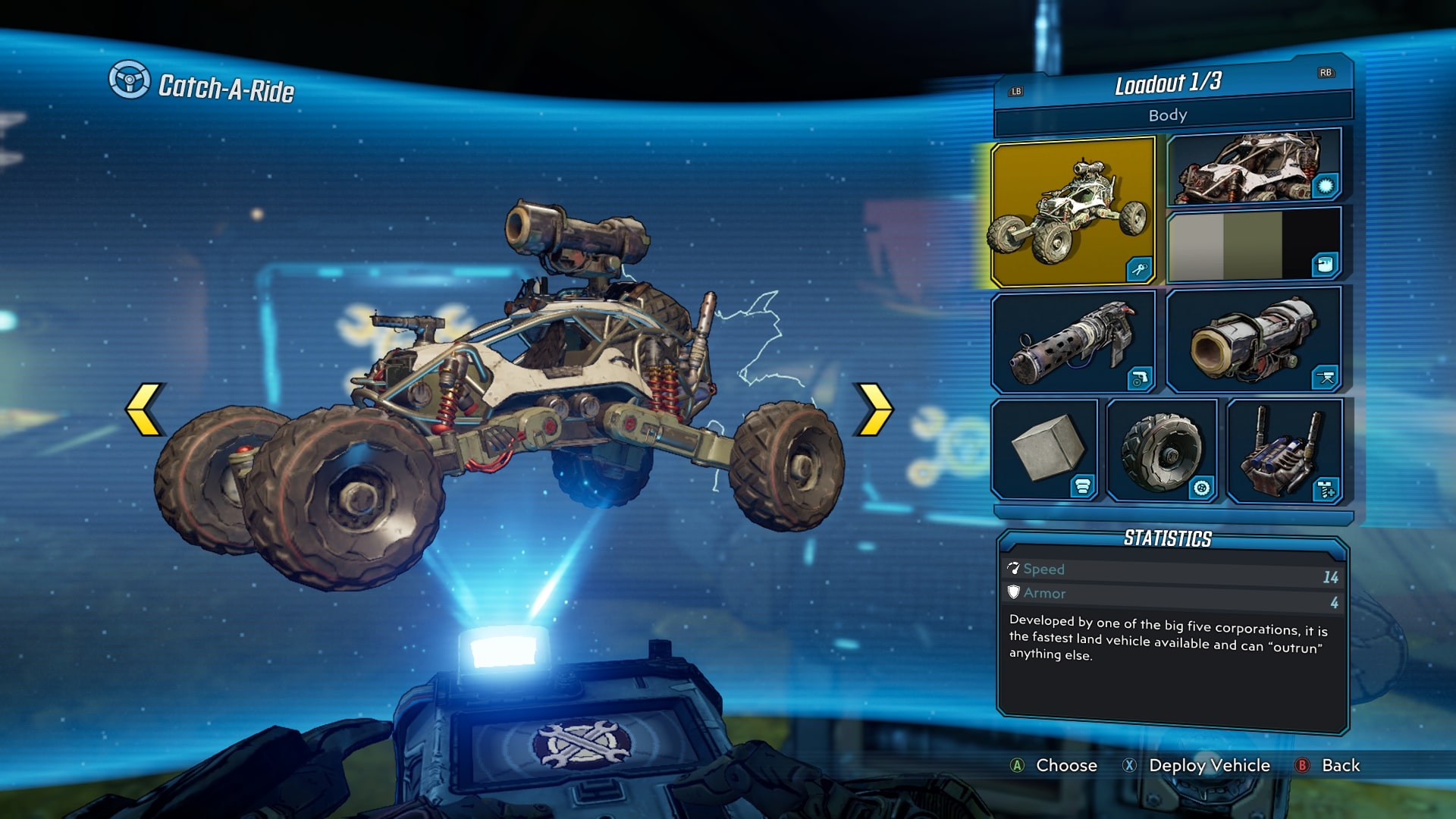Choose the vehicle skin tile
The width and height of the screenshot is (1456, 819).
(1253, 167)
